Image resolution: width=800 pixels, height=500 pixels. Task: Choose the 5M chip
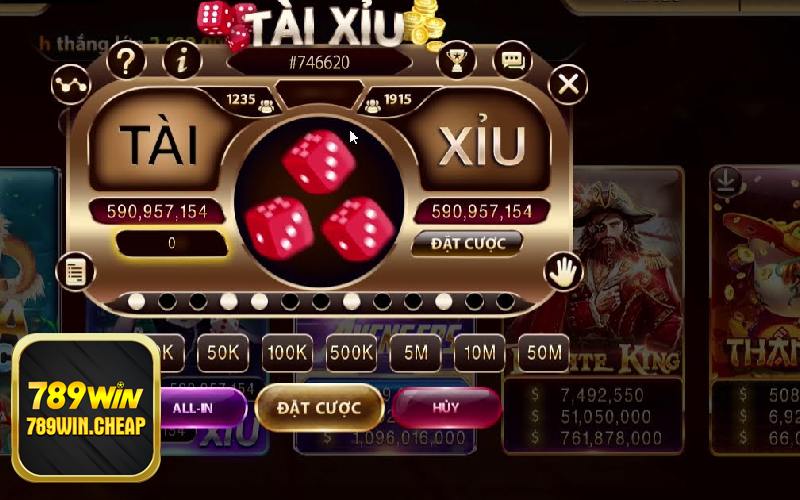coord(415,352)
